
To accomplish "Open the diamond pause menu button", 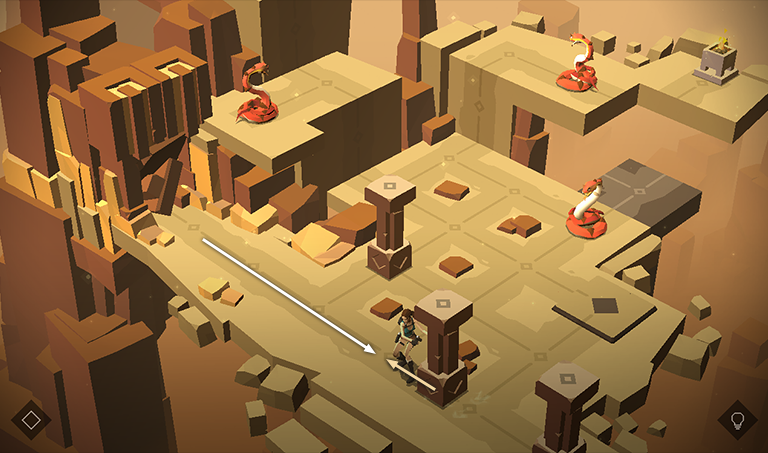I will pyautogui.click(x=31, y=419).
